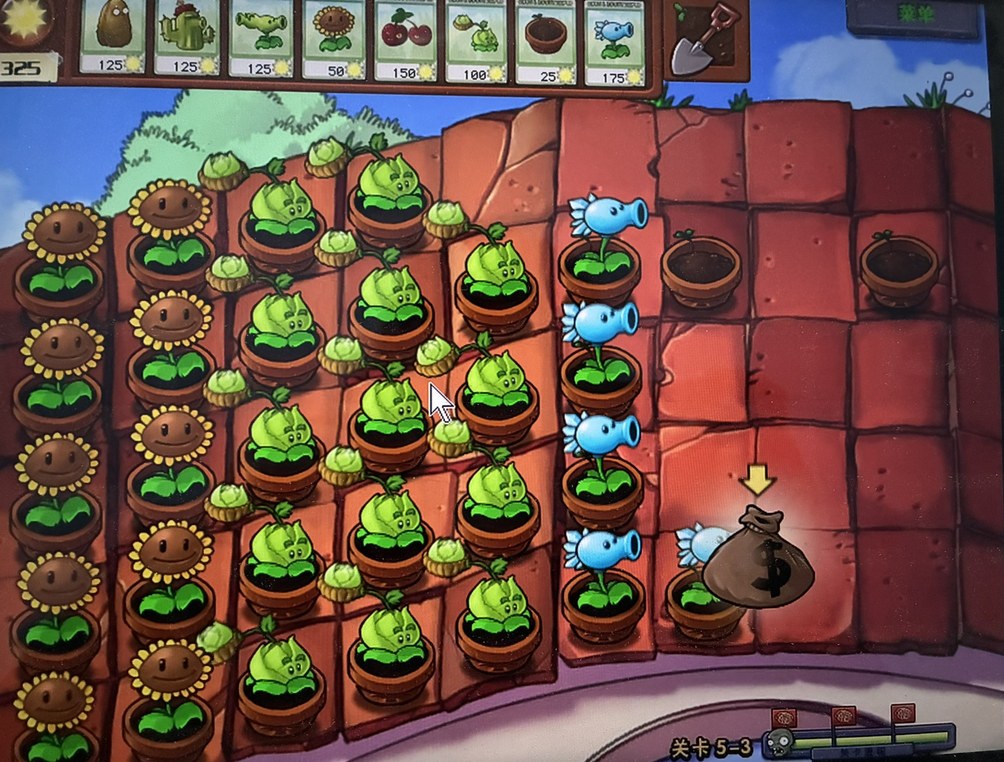Choose the Snow Pea seed packet
The height and width of the screenshot is (762, 1004).
click(616, 36)
